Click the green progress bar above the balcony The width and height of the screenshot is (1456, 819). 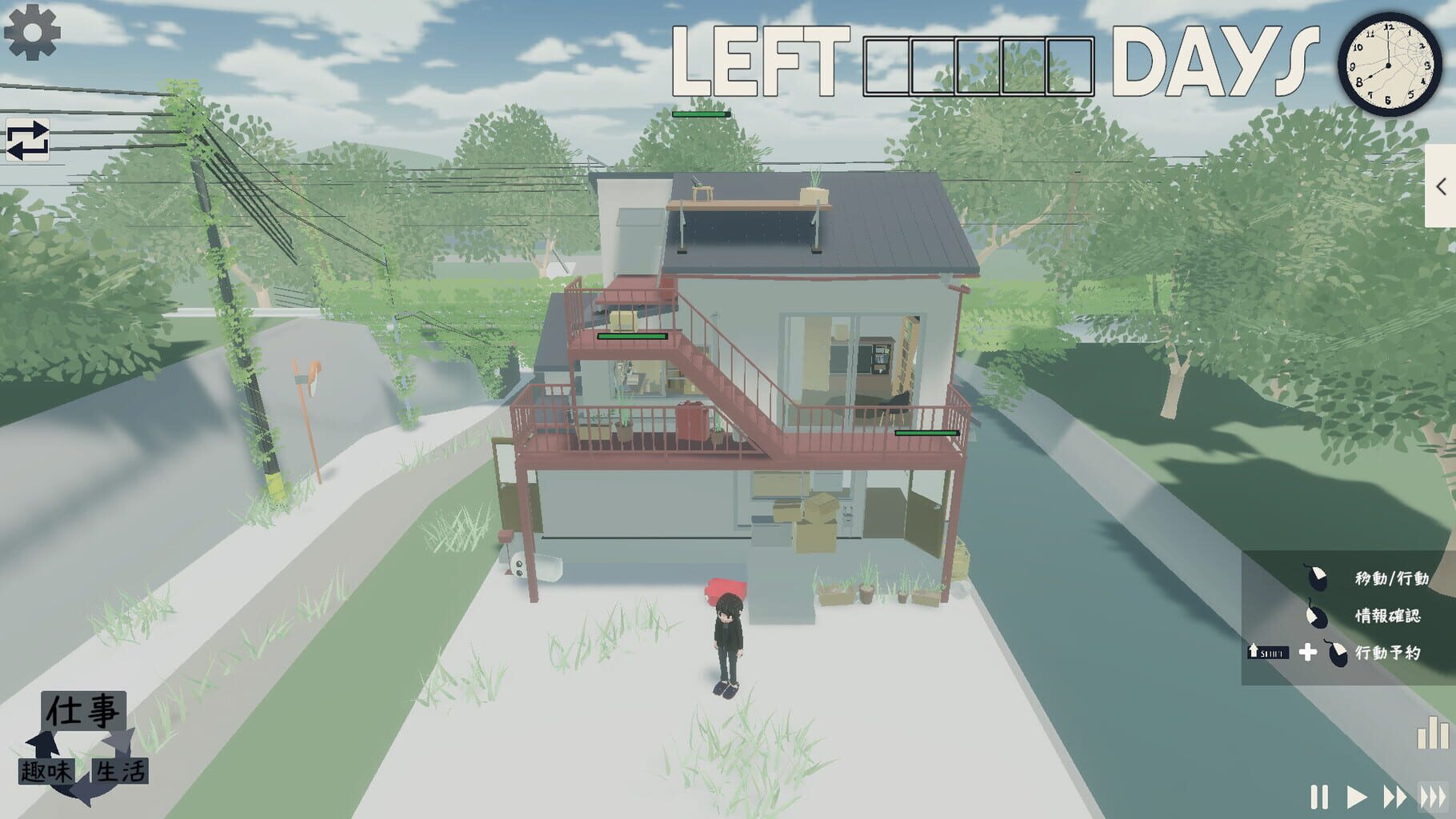(x=630, y=337)
